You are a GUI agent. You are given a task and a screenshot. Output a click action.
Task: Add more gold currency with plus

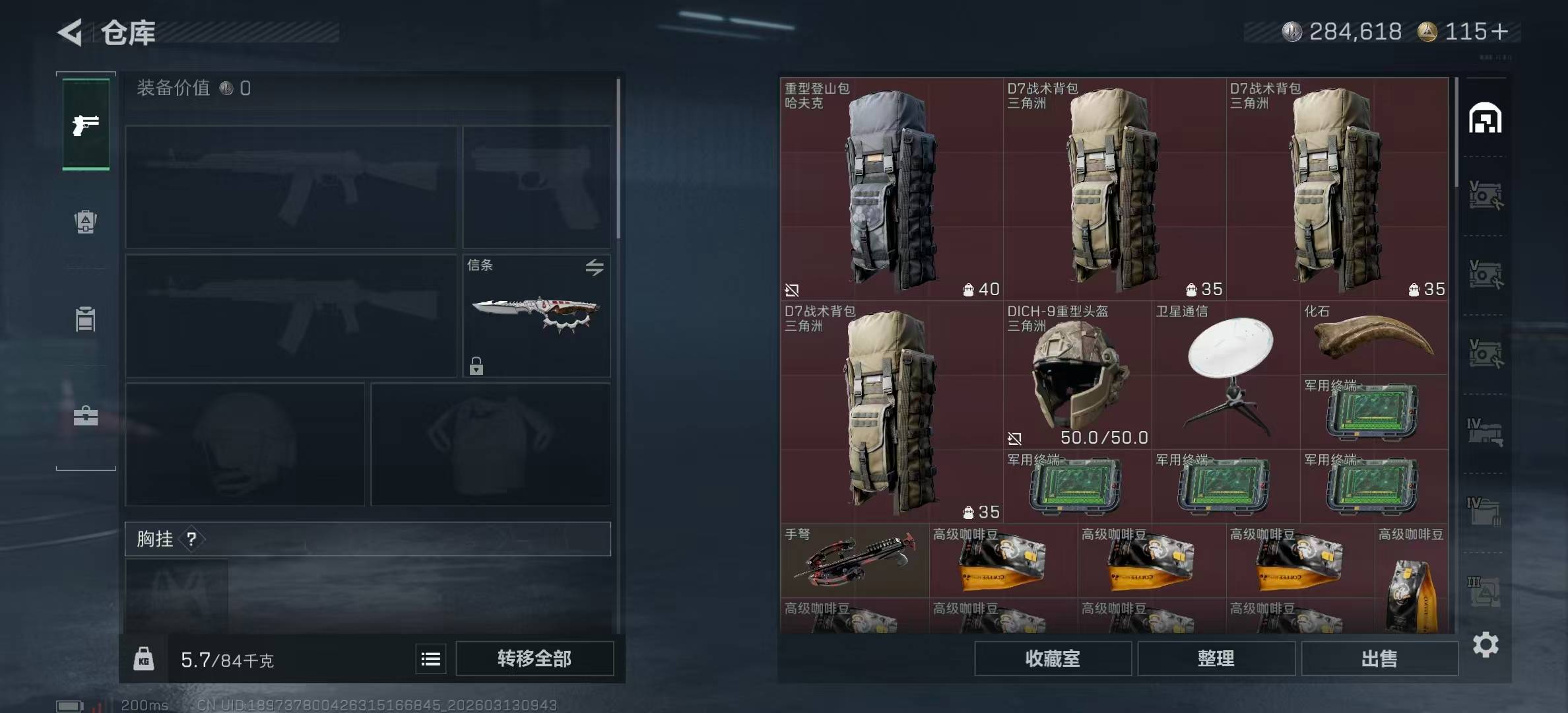[x=1500, y=32]
